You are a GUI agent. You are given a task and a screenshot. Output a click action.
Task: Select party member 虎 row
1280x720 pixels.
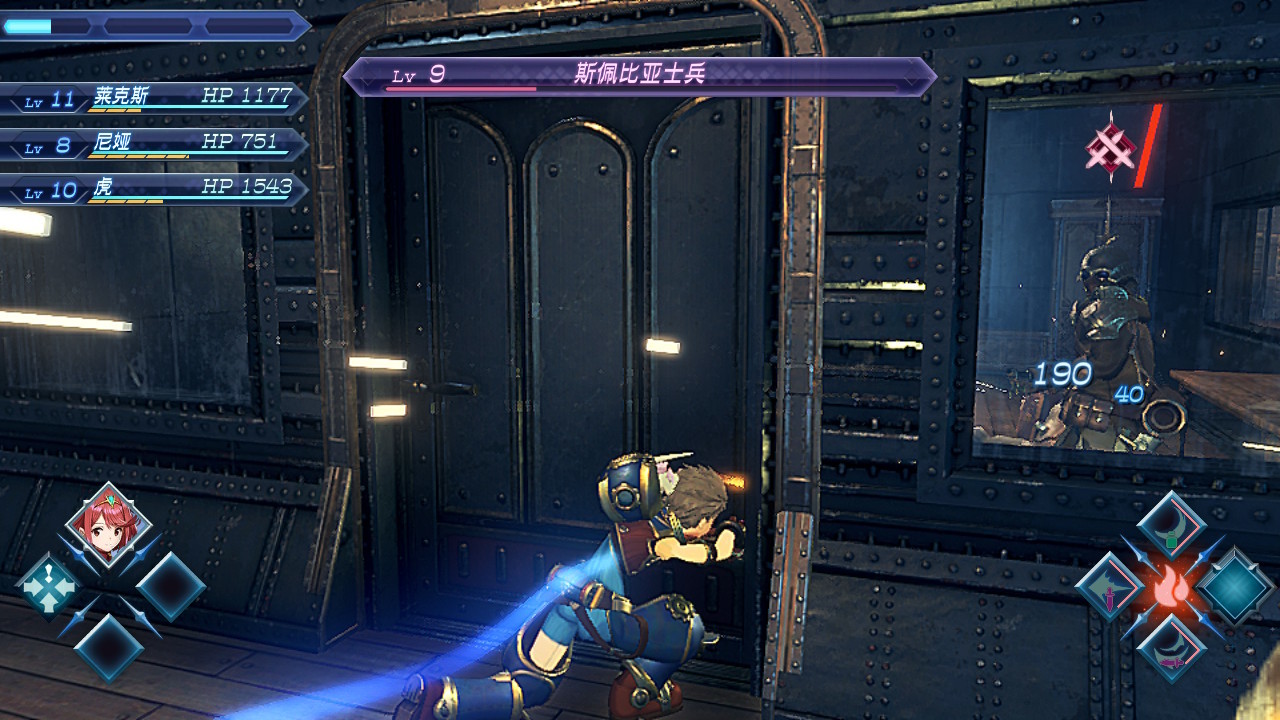pyautogui.click(x=155, y=190)
